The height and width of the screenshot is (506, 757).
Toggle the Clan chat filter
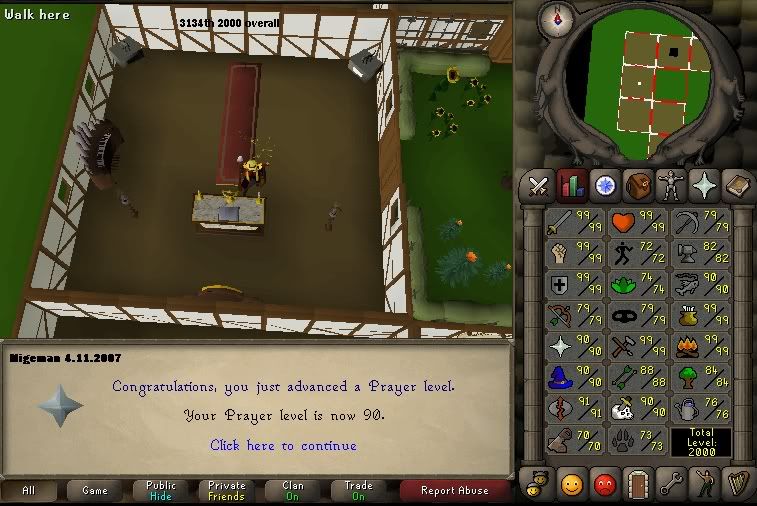pos(293,491)
